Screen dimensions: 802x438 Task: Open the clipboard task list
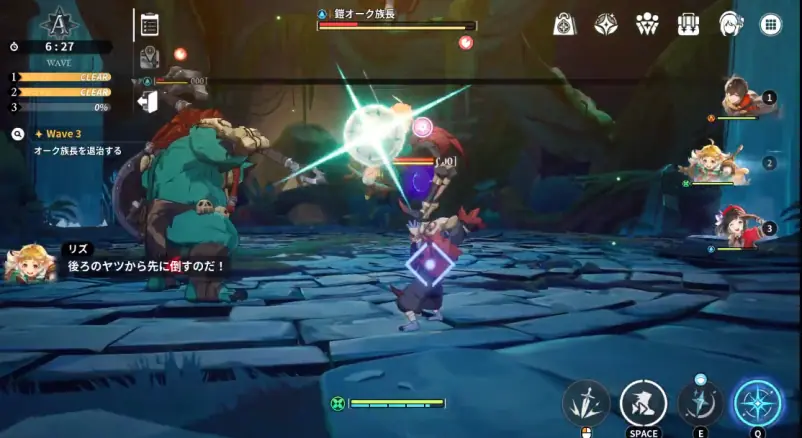pos(150,24)
